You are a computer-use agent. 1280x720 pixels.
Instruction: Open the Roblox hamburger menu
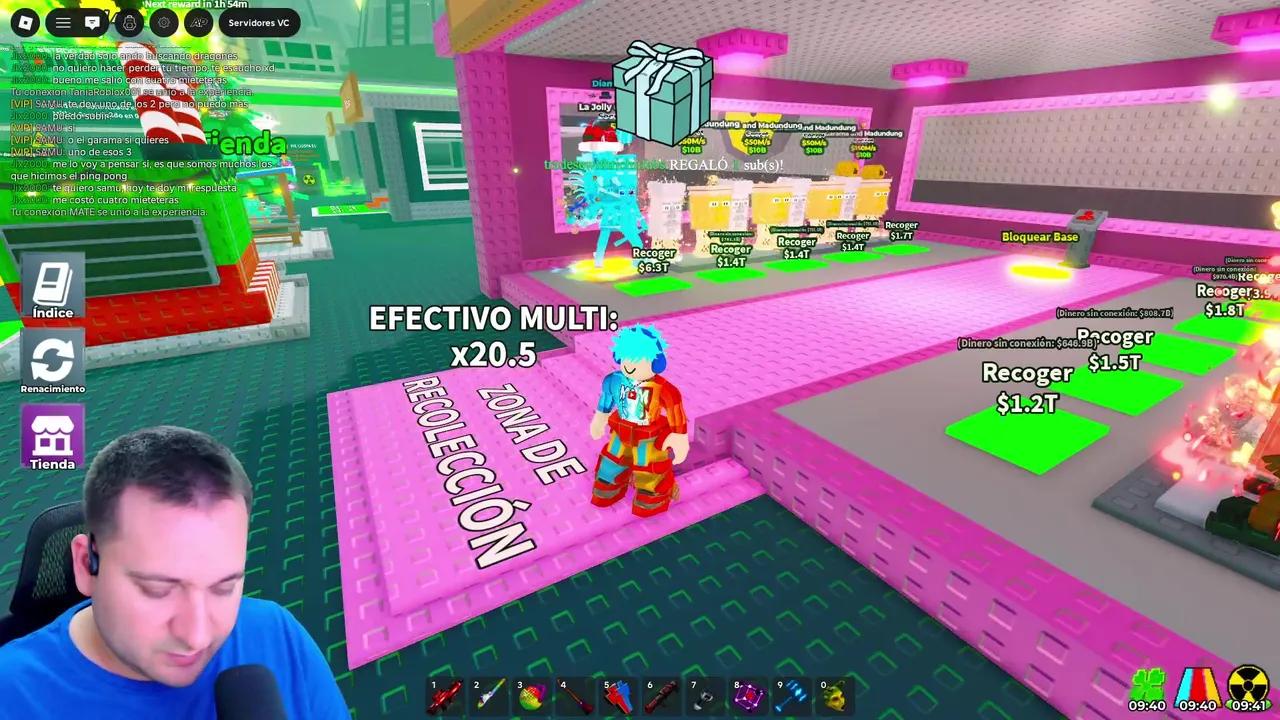[62, 22]
